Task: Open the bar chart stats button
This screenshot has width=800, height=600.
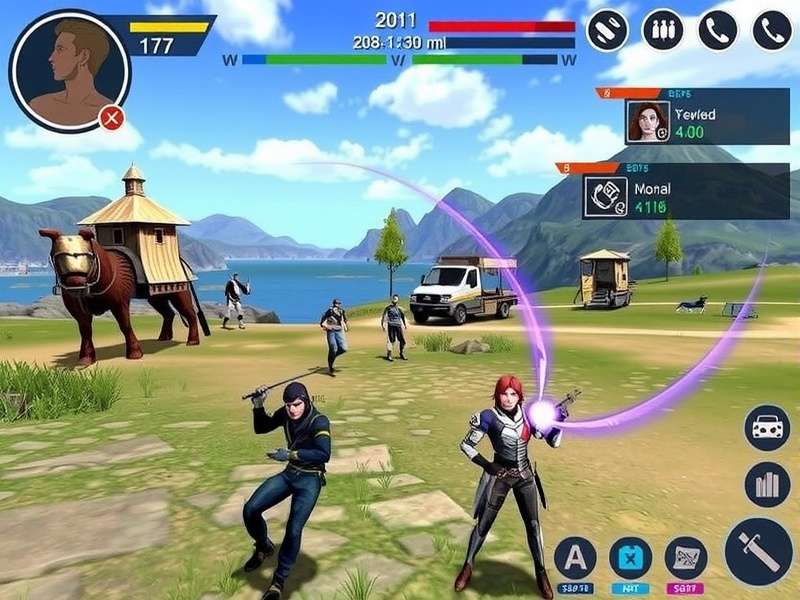Action: [x=767, y=485]
